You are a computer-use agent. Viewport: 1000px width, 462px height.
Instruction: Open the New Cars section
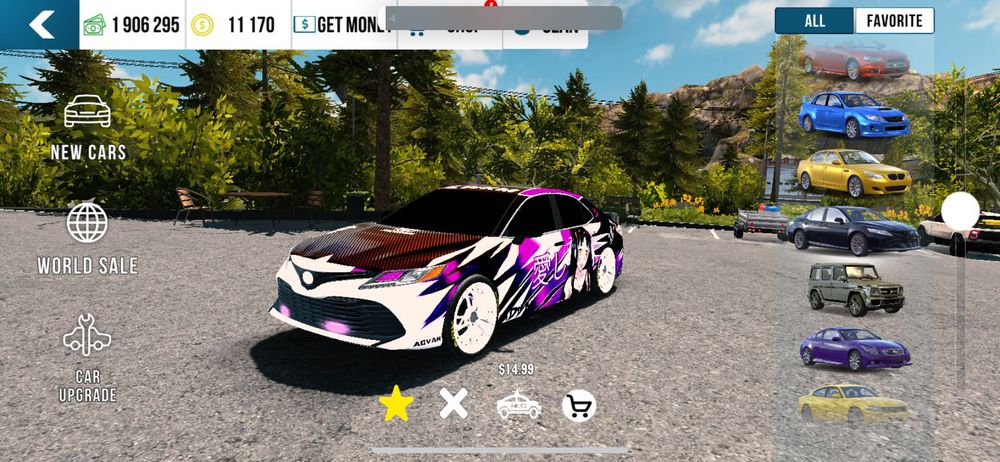[x=88, y=126]
